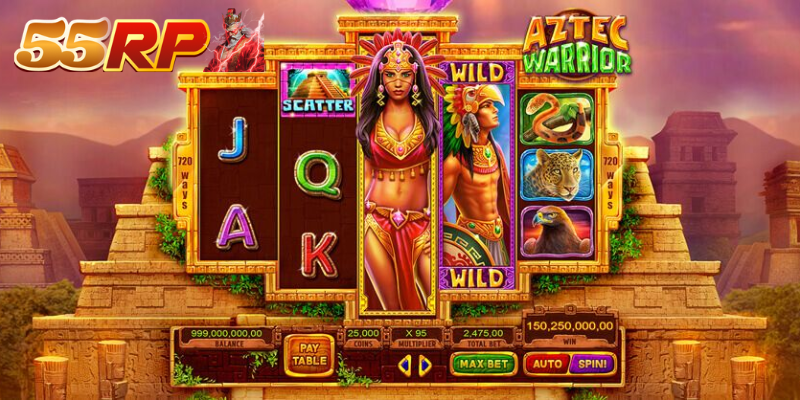This screenshot has width=800, height=400.
Task: Open the Pay Table
Action: (309, 355)
